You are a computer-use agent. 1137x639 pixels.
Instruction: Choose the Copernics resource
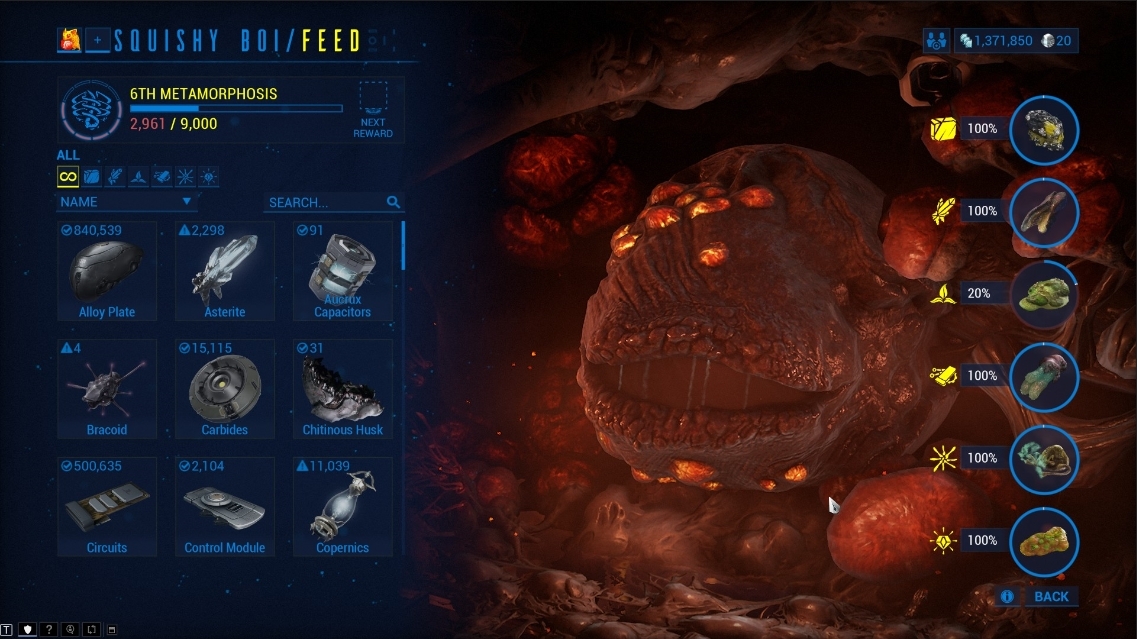tap(343, 507)
